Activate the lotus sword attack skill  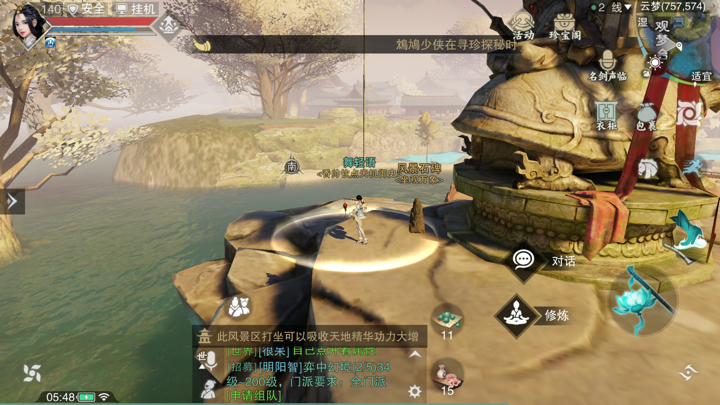coord(638,297)
